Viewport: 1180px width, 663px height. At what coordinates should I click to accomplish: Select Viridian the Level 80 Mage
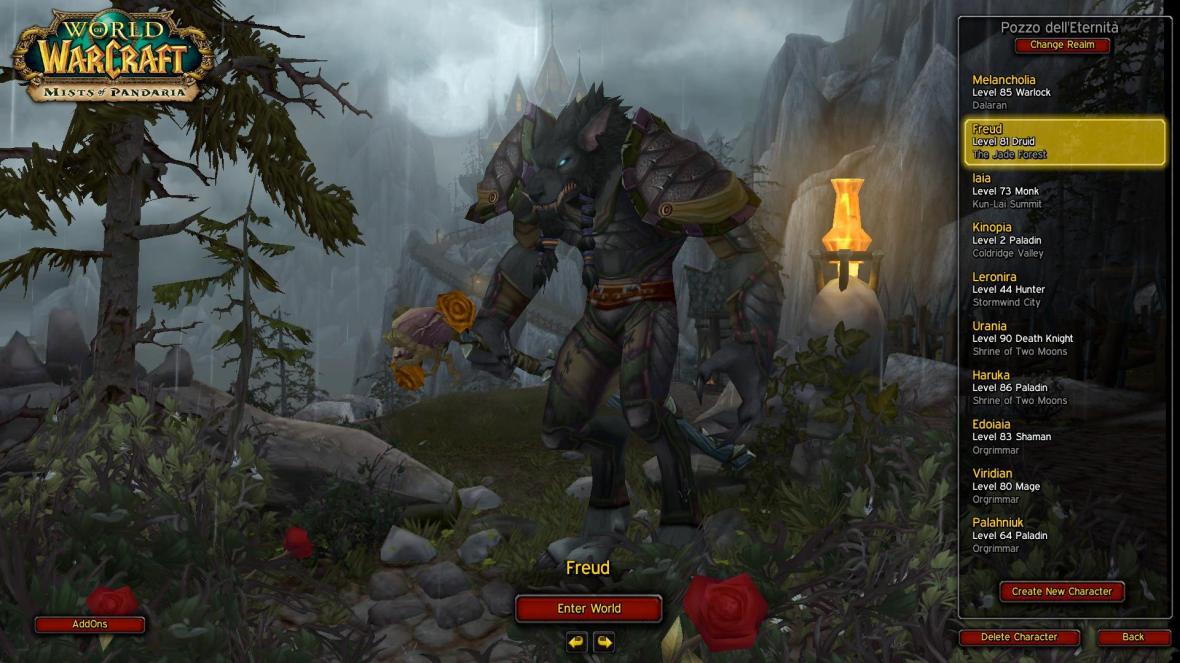point(1064,485)
